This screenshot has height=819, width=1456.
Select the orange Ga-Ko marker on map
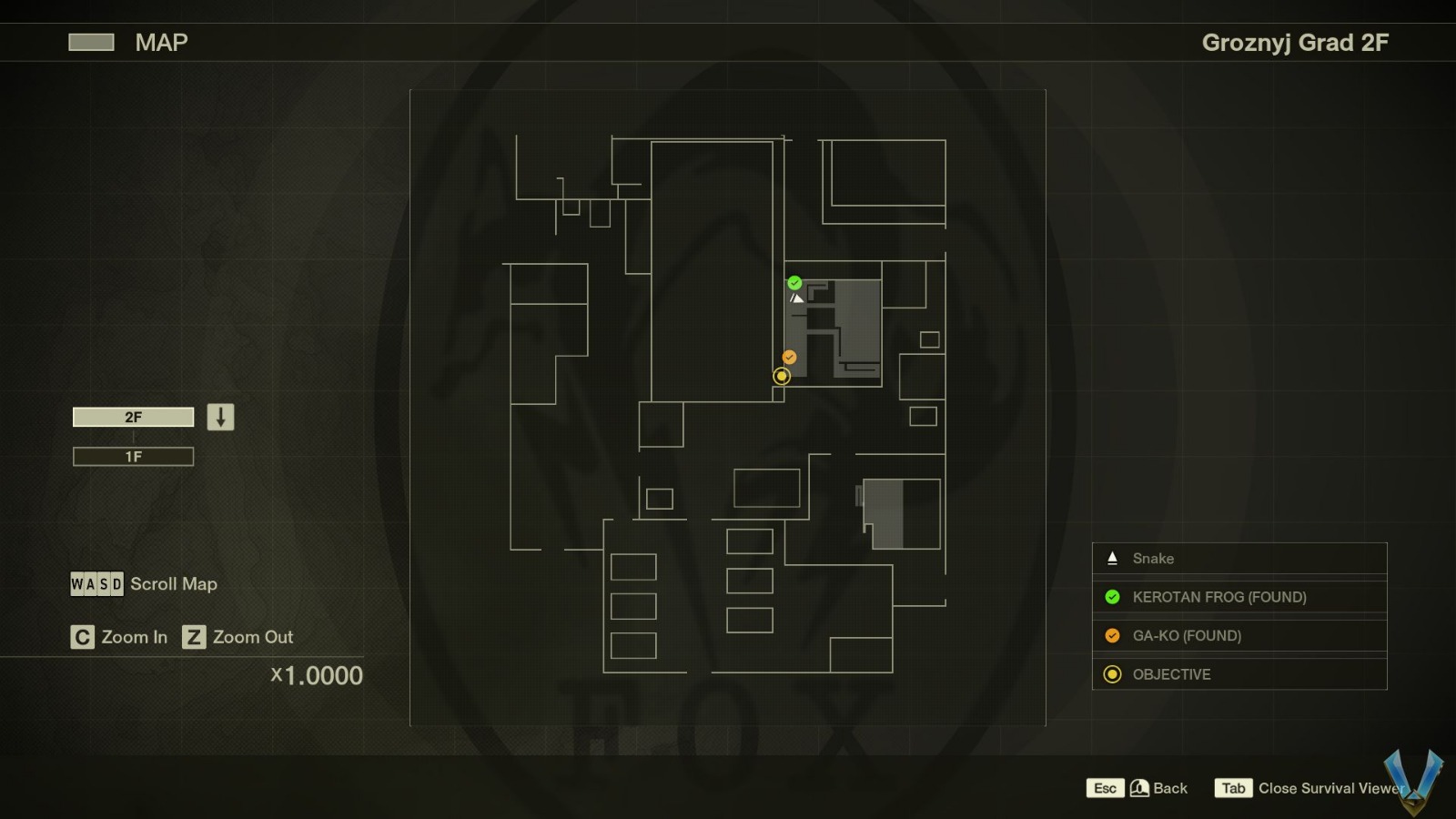[x=788, y=357]
